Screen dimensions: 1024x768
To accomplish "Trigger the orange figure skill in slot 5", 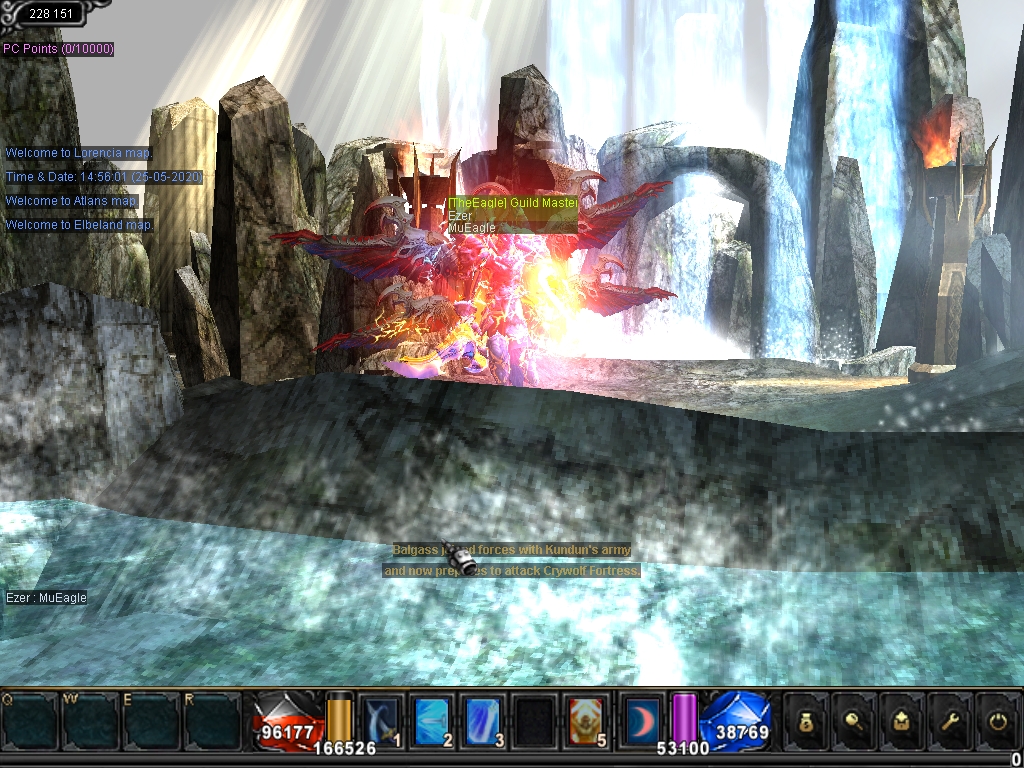I will click(587, 719).
